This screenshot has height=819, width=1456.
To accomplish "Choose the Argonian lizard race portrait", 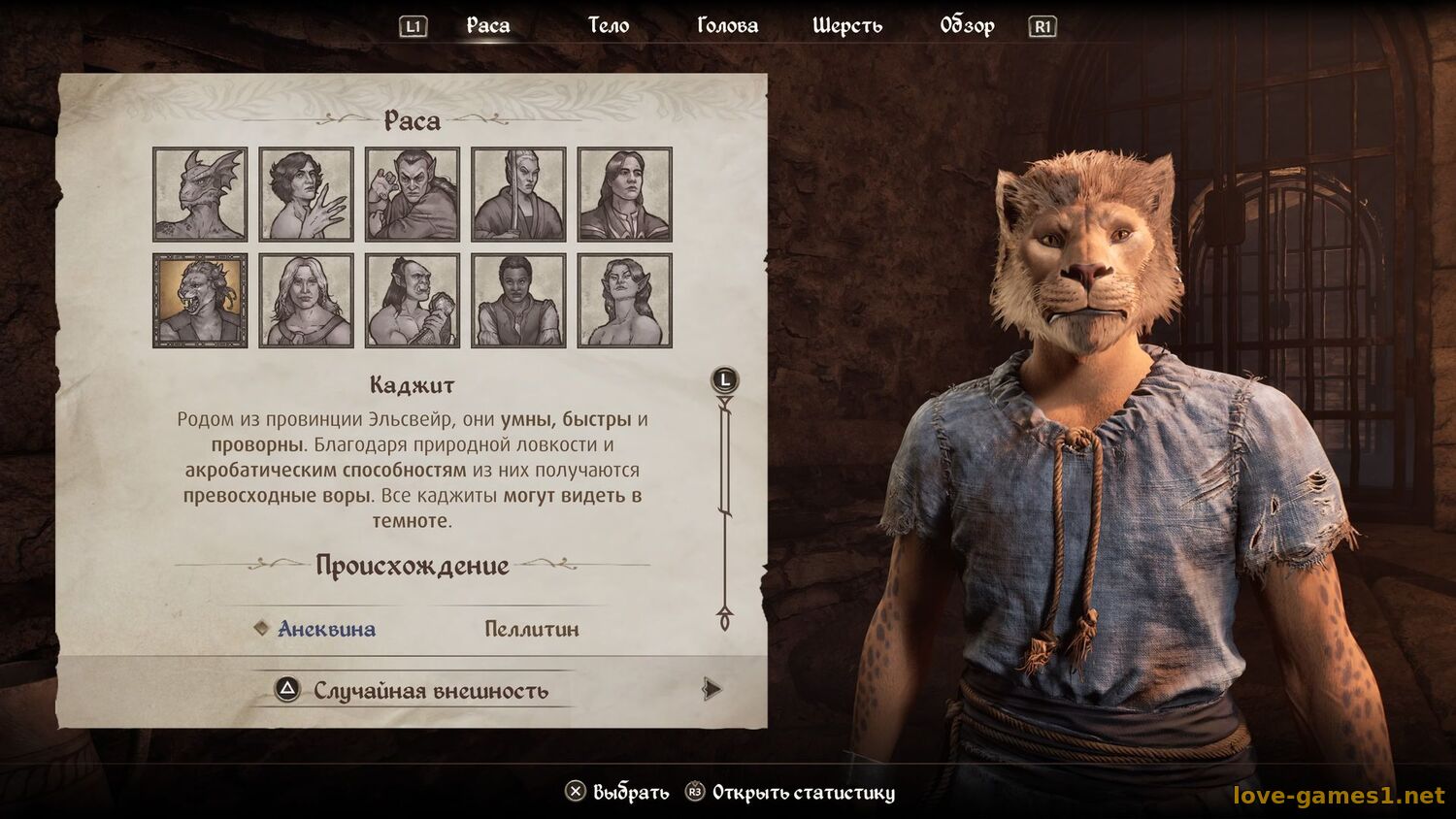I will click(200, 194).
